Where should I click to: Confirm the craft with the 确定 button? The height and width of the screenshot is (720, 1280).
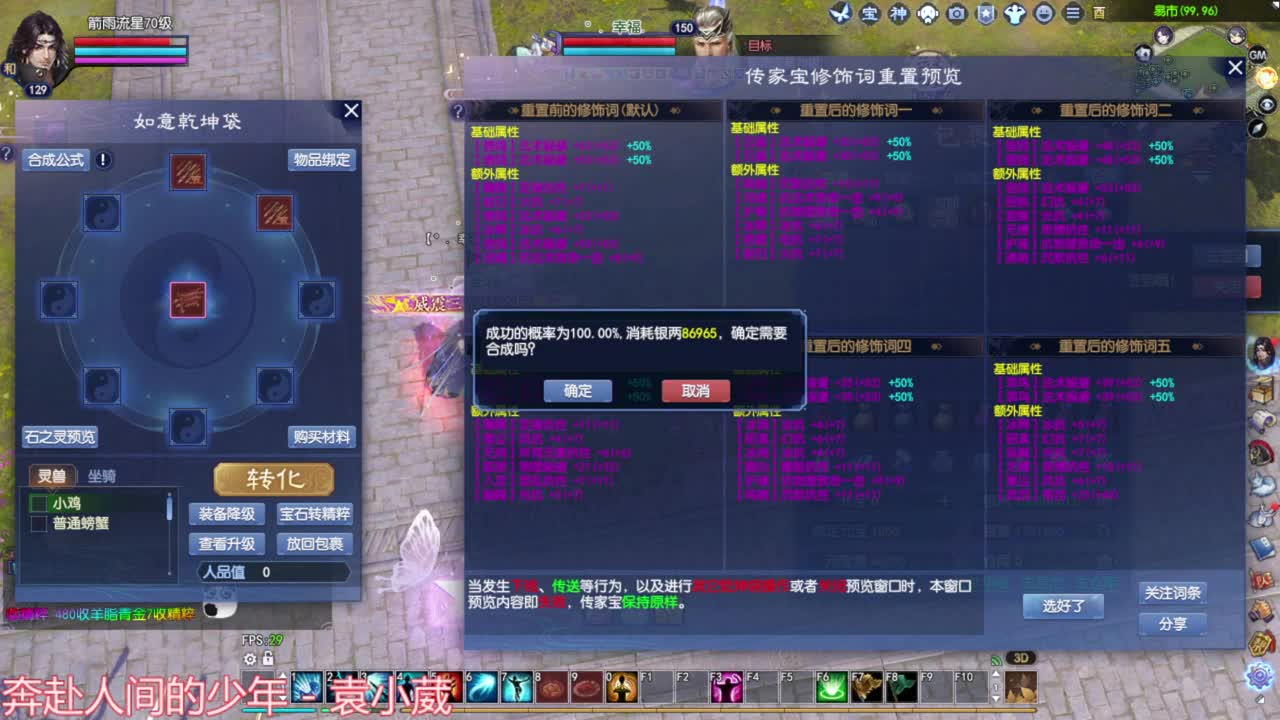coord(579,391)
